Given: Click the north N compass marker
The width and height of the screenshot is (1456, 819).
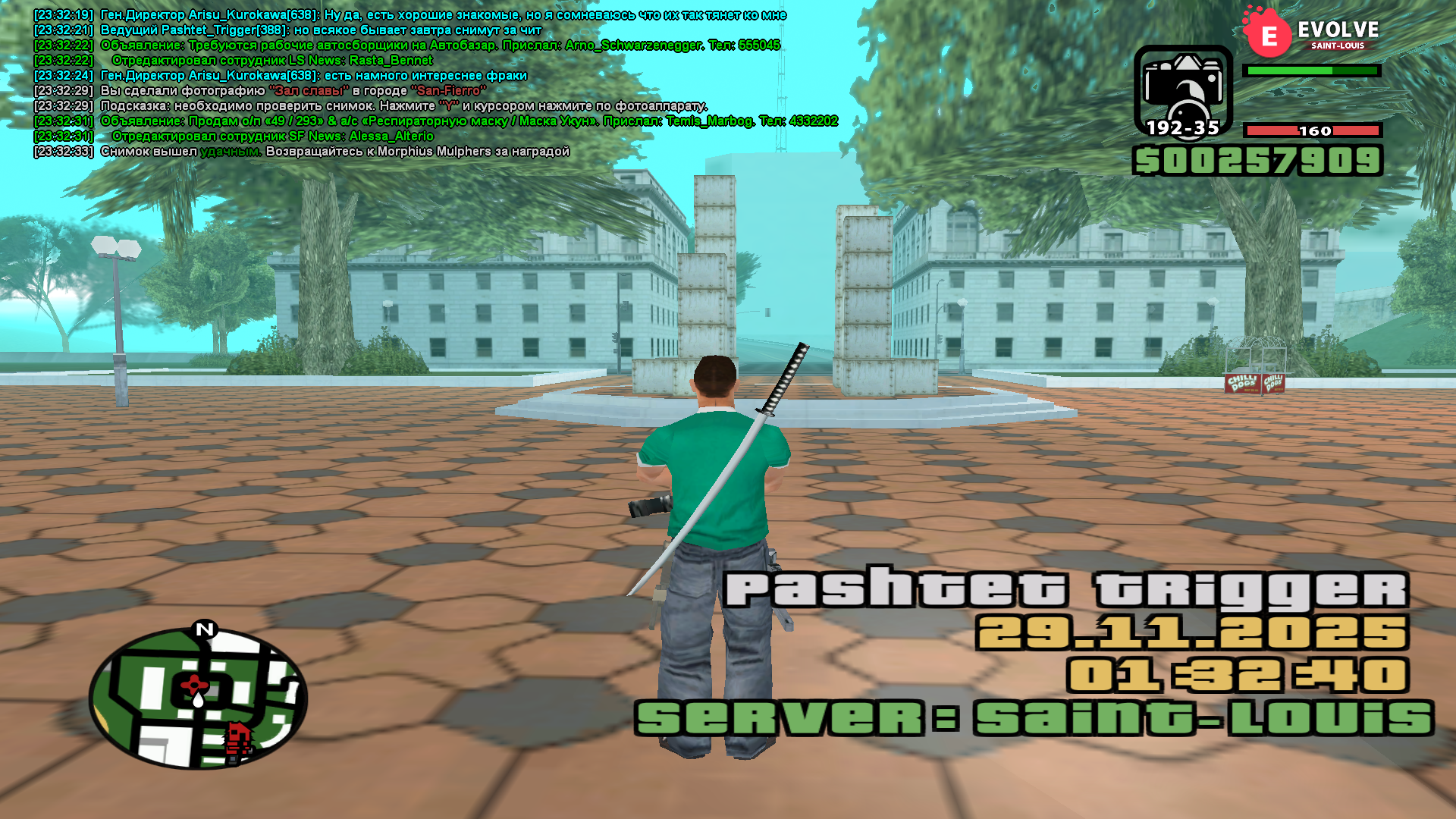Looking at the screenshot, I should [205, 629].
